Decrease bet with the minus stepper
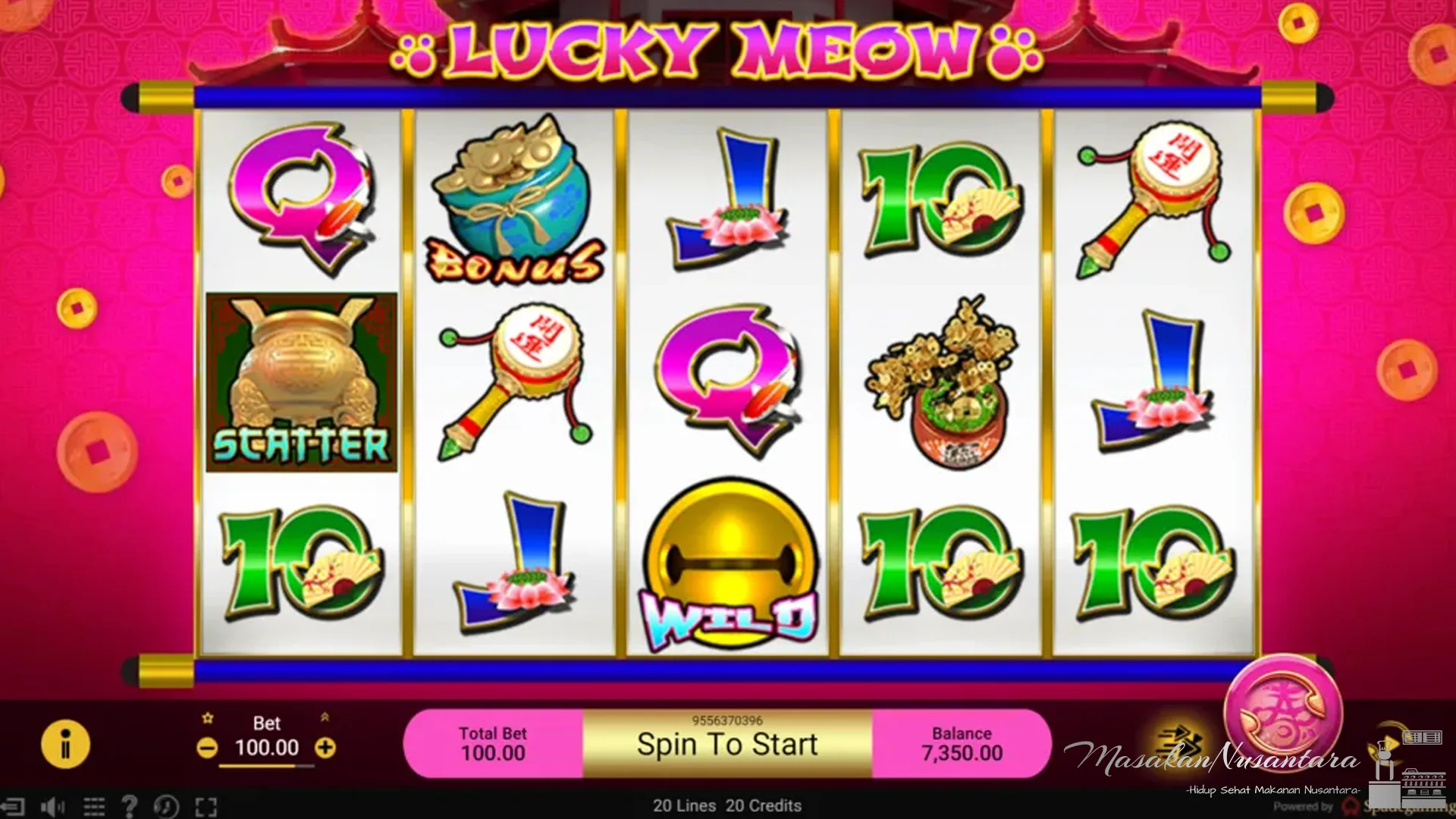This screenshot has height=819, width=1456. click(x=206, y=748)
